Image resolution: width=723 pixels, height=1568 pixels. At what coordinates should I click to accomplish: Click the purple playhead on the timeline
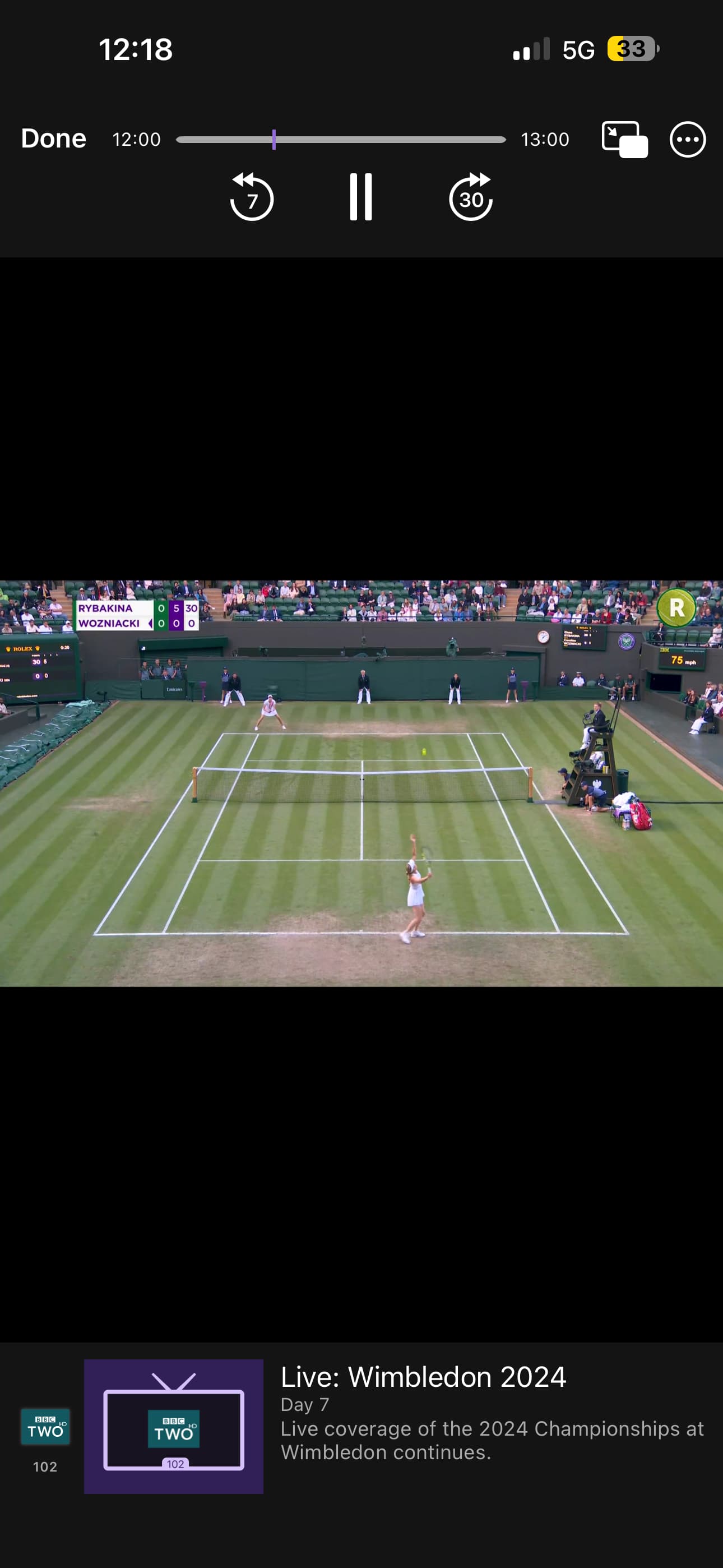point(274,140)
